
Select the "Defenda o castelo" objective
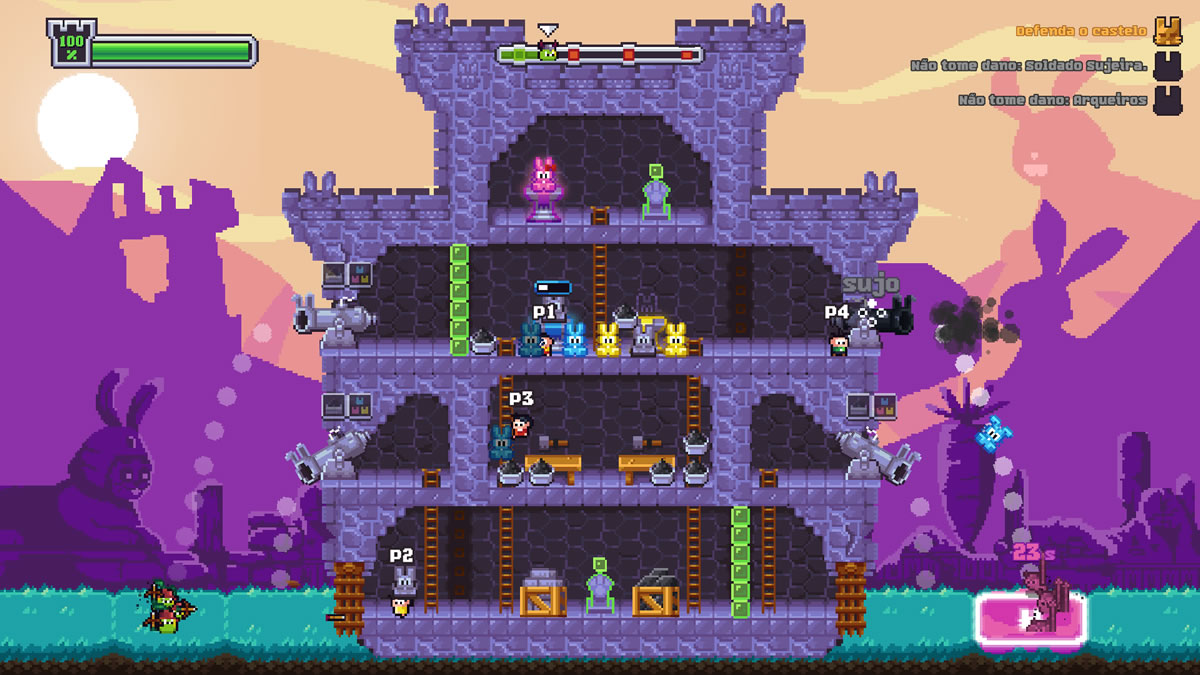tap(1081, 31)
